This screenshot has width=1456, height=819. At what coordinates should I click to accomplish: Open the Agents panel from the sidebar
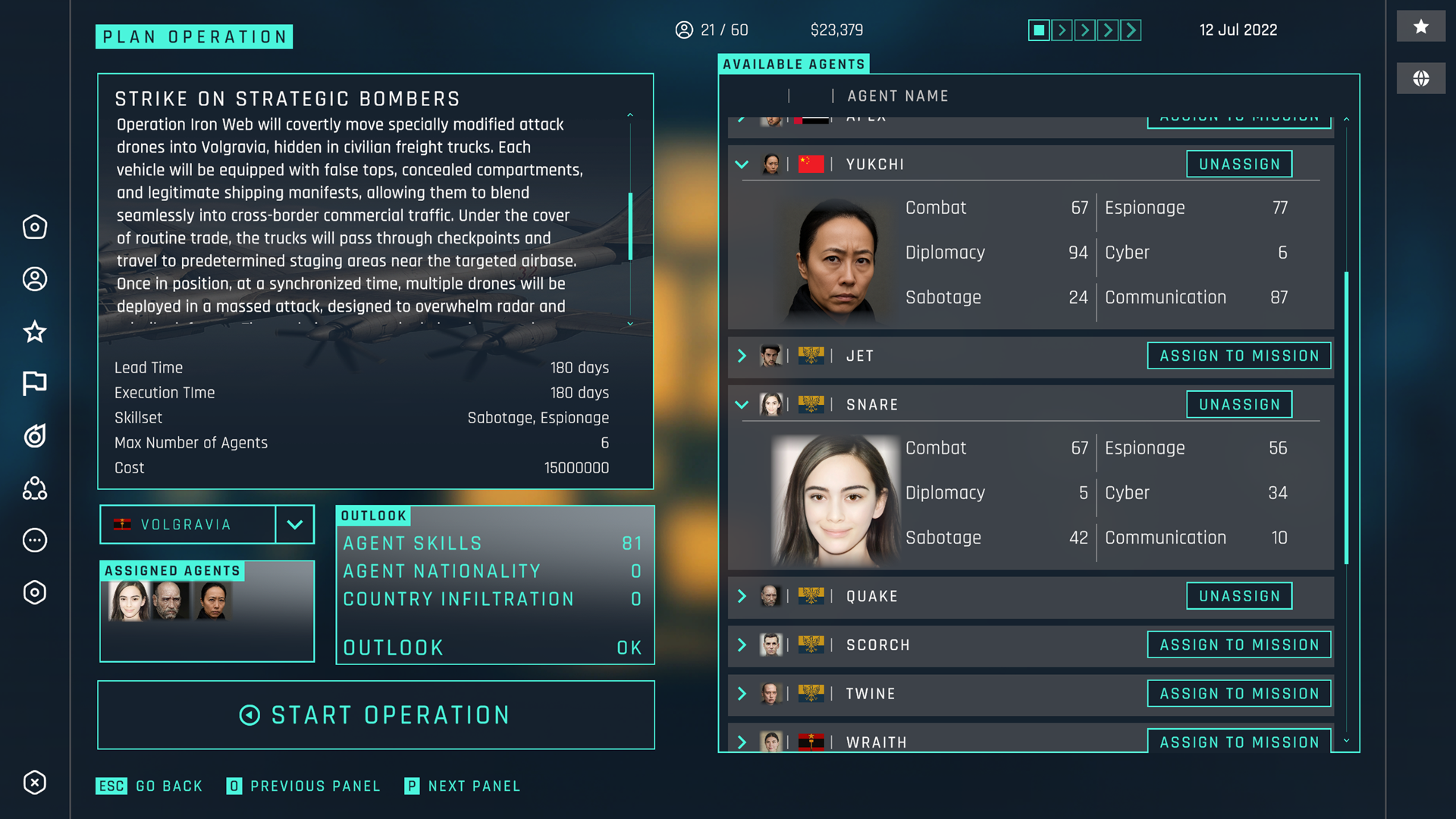(34, 279)
